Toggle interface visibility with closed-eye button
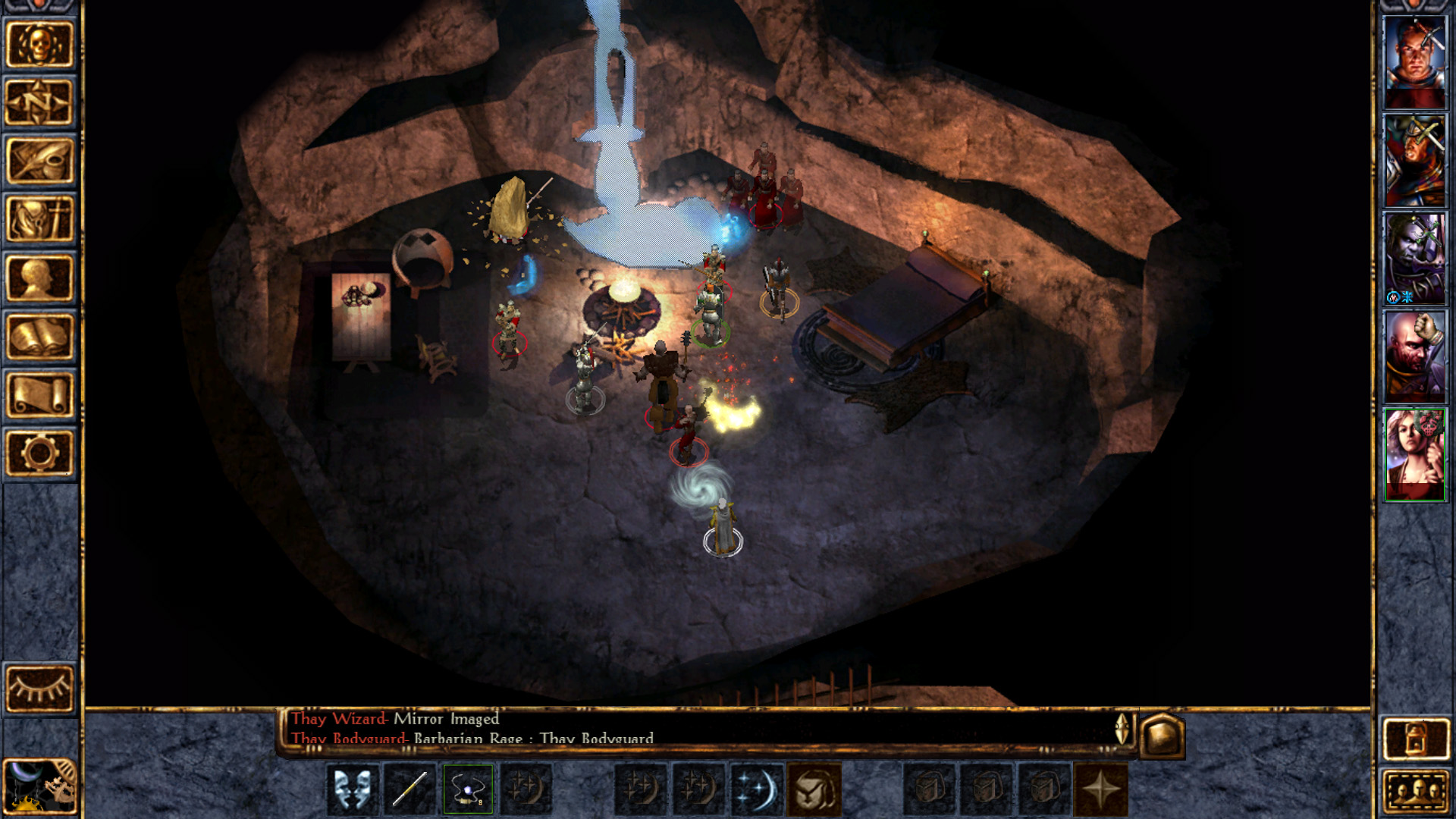This screenshot has height=819, width=1456. point(39,689)
